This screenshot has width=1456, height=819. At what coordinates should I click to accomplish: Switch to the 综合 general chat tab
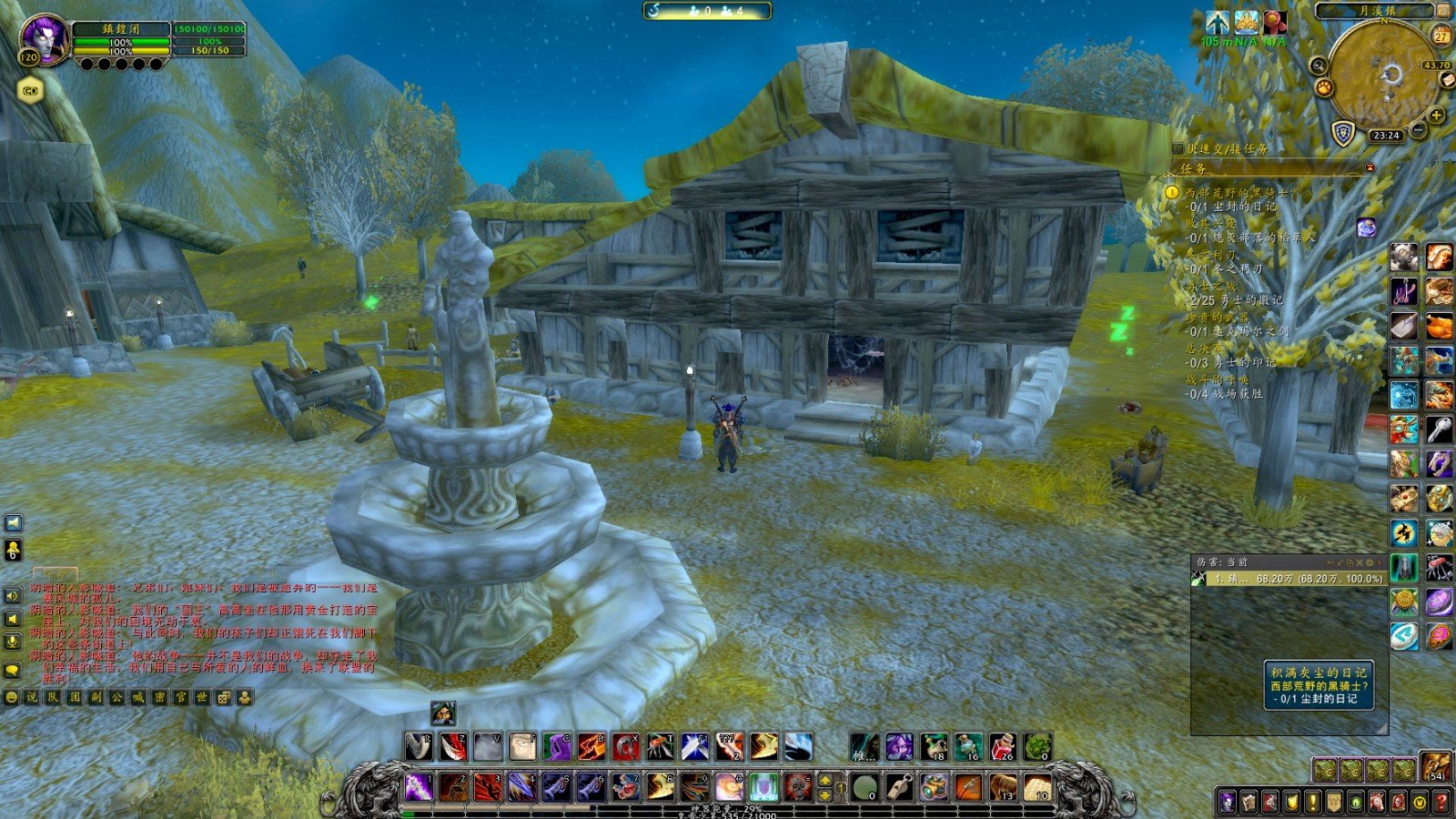pyautogui.click(x=56, y=574)
